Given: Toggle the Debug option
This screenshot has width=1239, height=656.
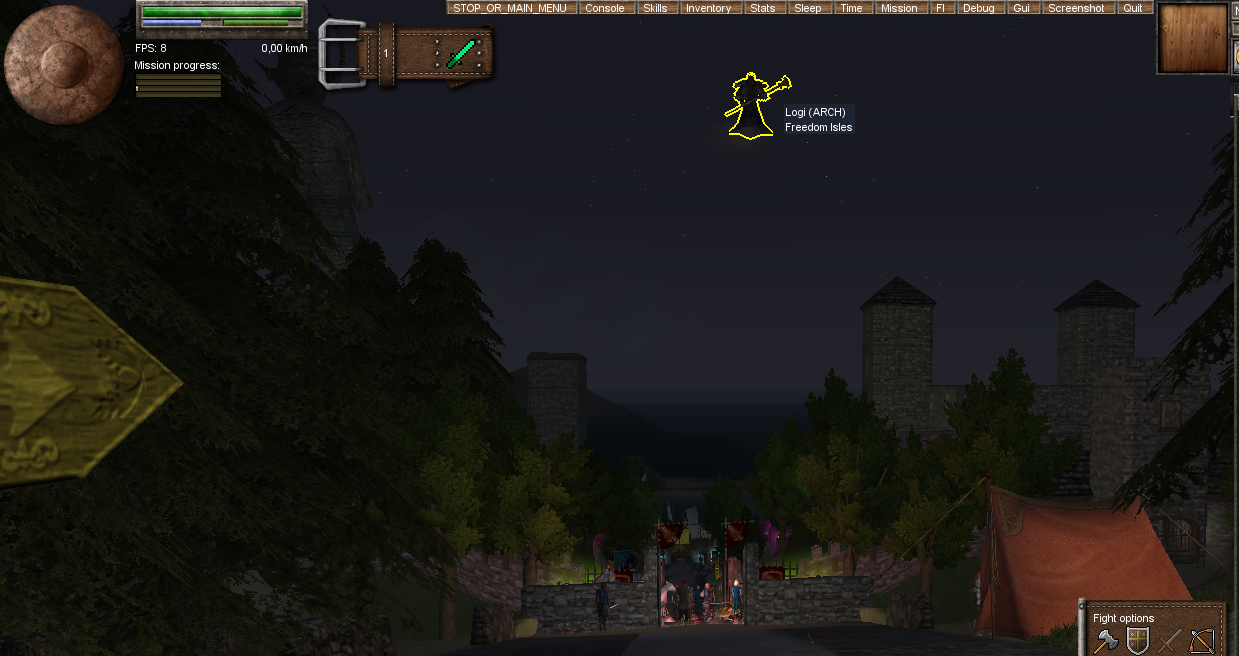Looking at the screenshot, I should tap(978, 8).
